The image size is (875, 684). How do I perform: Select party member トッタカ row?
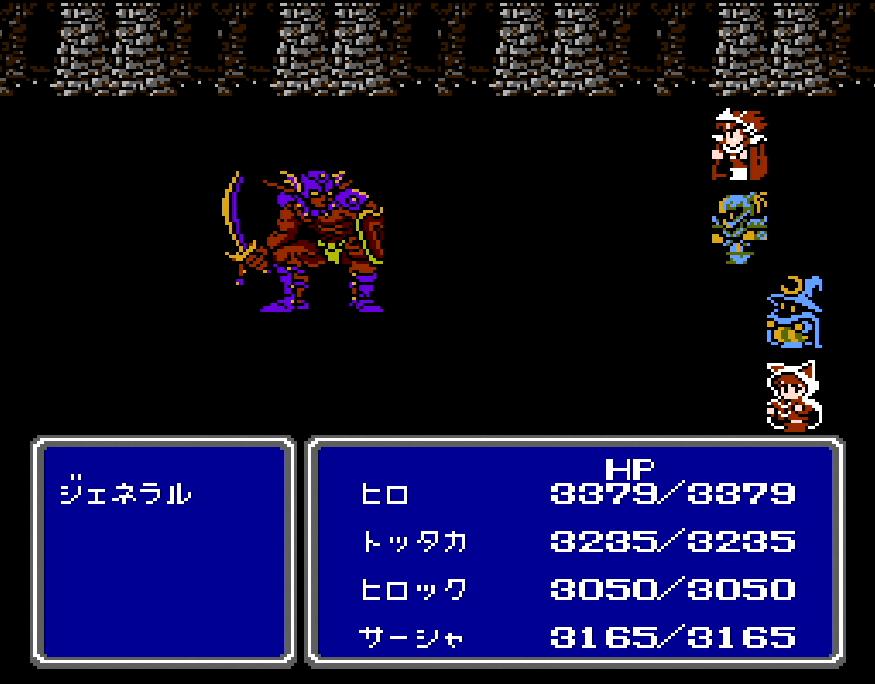click(413, 541)
